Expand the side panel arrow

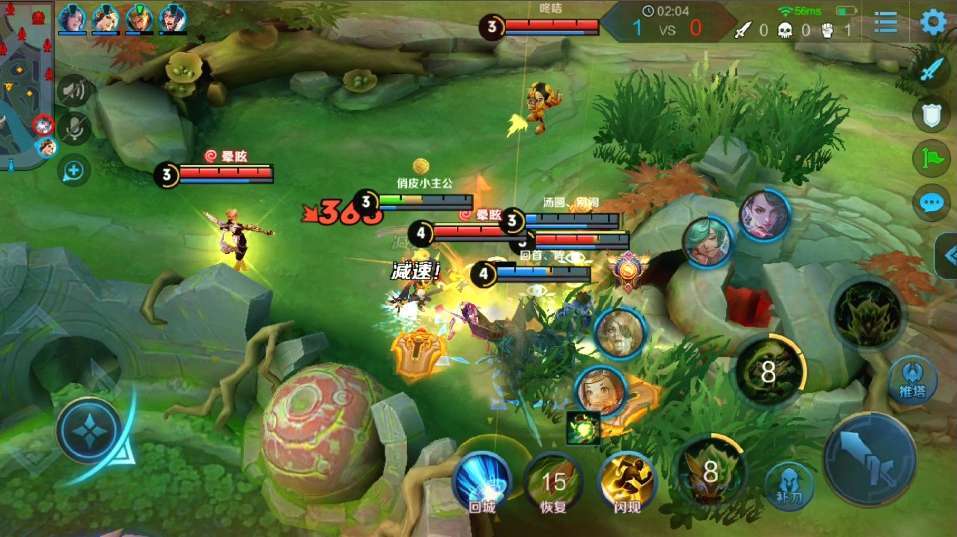click(946, 256)
